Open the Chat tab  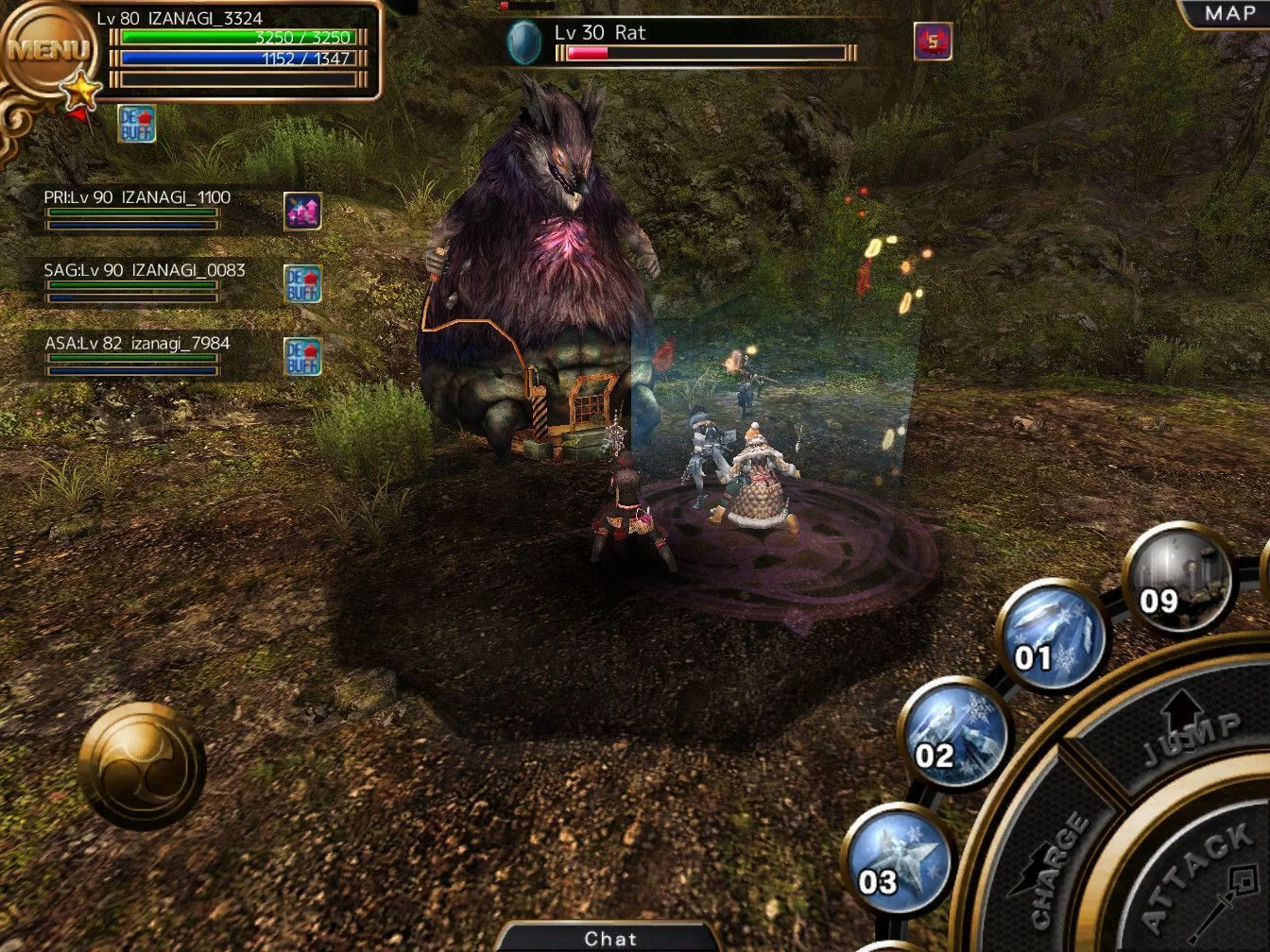610,938
